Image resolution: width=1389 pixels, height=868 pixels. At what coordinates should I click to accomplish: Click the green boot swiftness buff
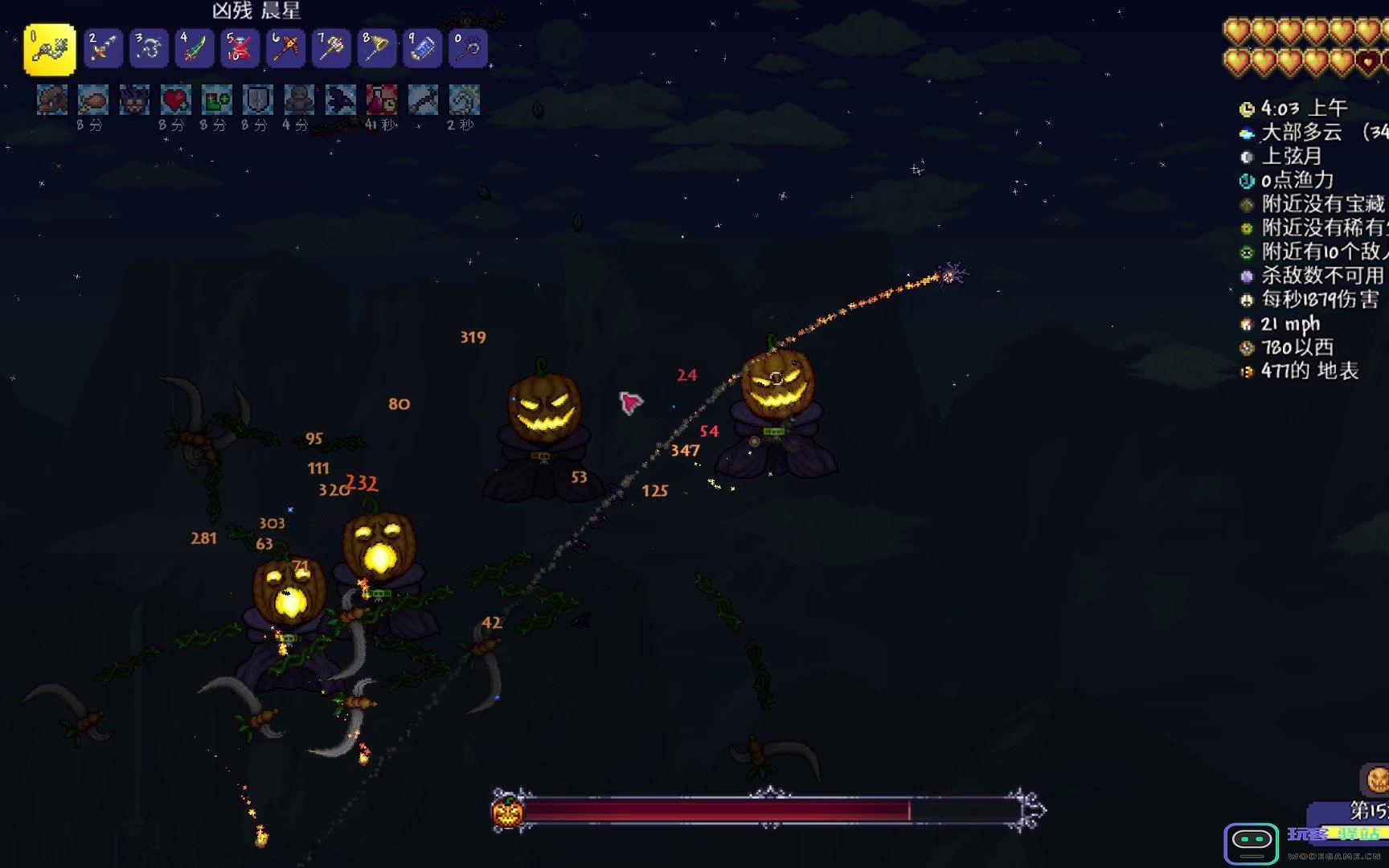tap(216, 100)
